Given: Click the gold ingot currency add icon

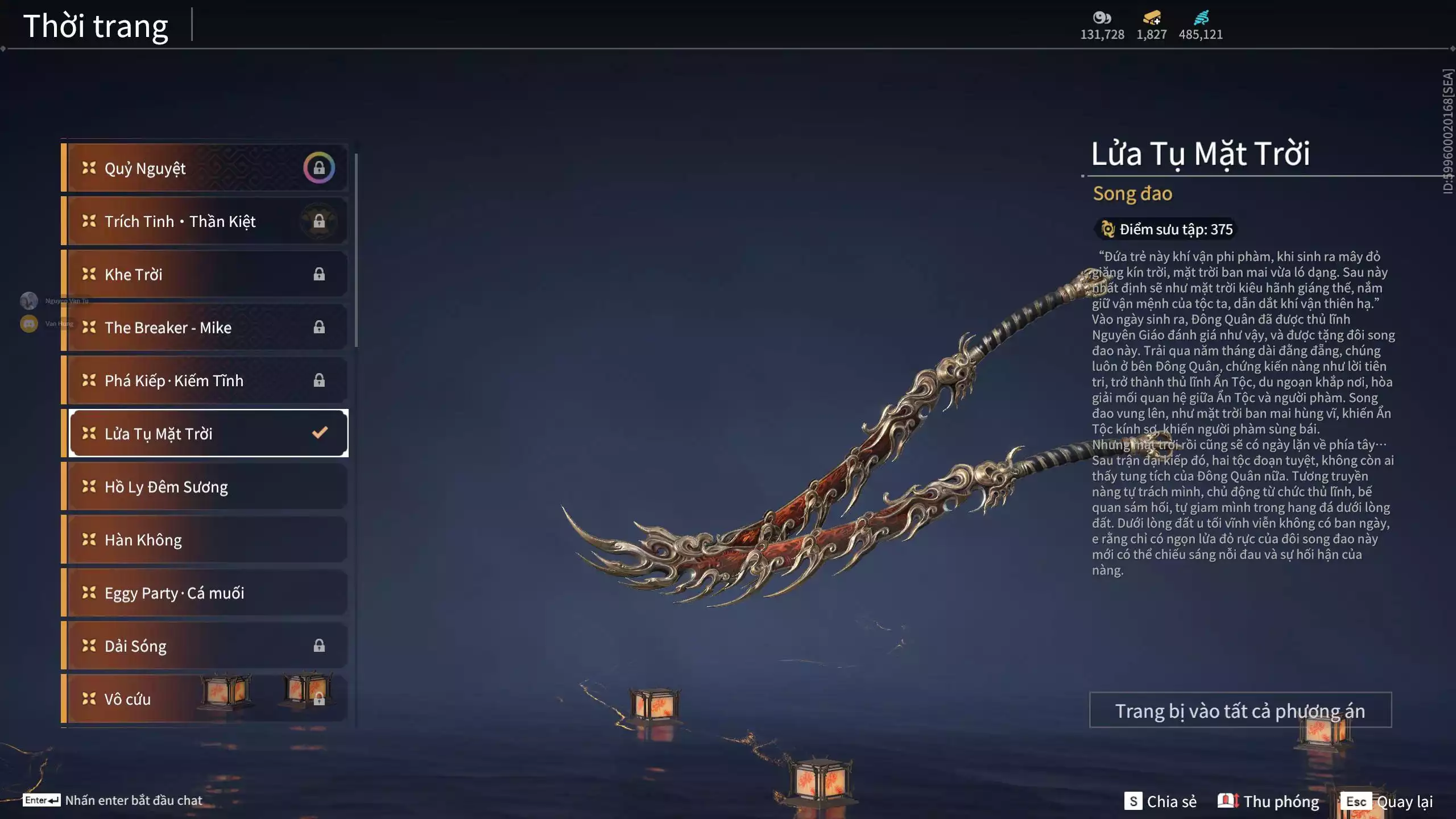Looking at the screenshot, I should [1152, 18].
